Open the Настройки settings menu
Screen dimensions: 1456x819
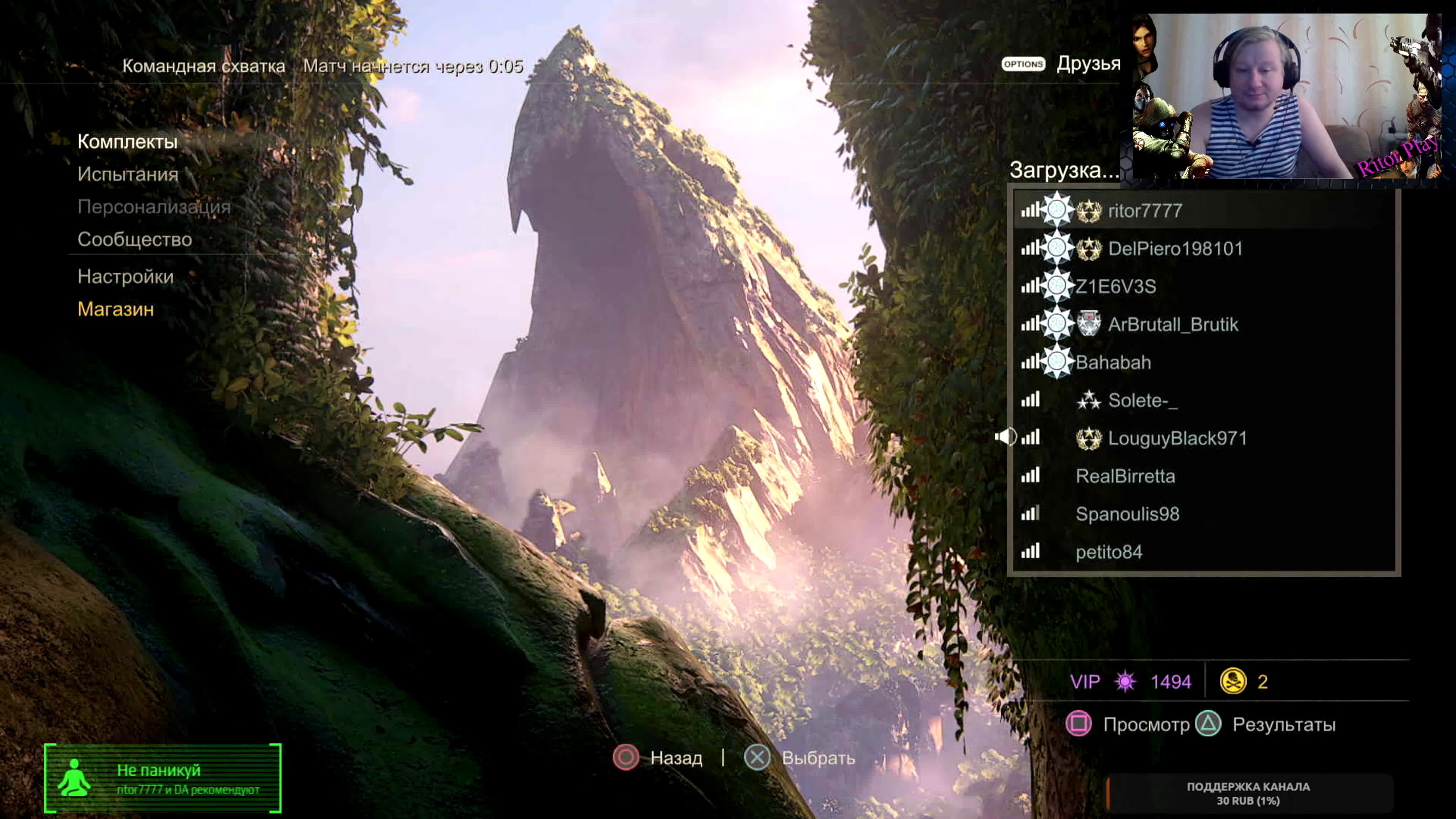125,277
